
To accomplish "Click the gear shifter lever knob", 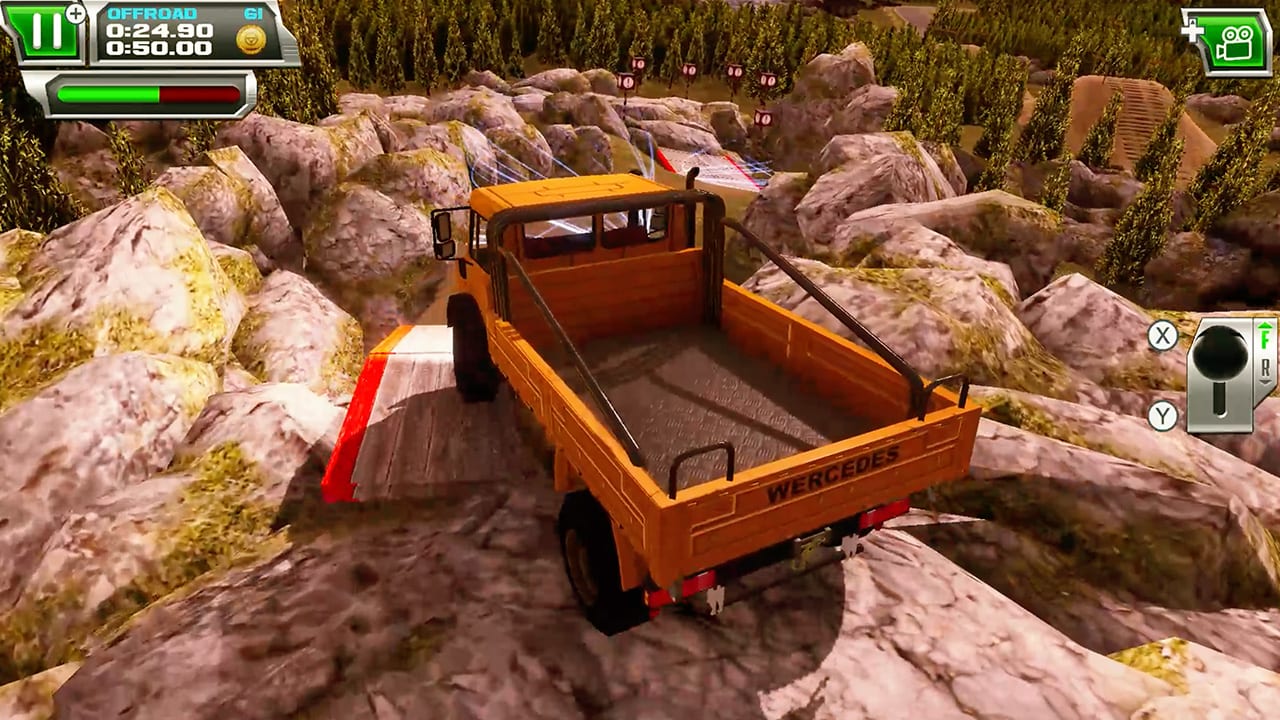I will click(1222, 355).
